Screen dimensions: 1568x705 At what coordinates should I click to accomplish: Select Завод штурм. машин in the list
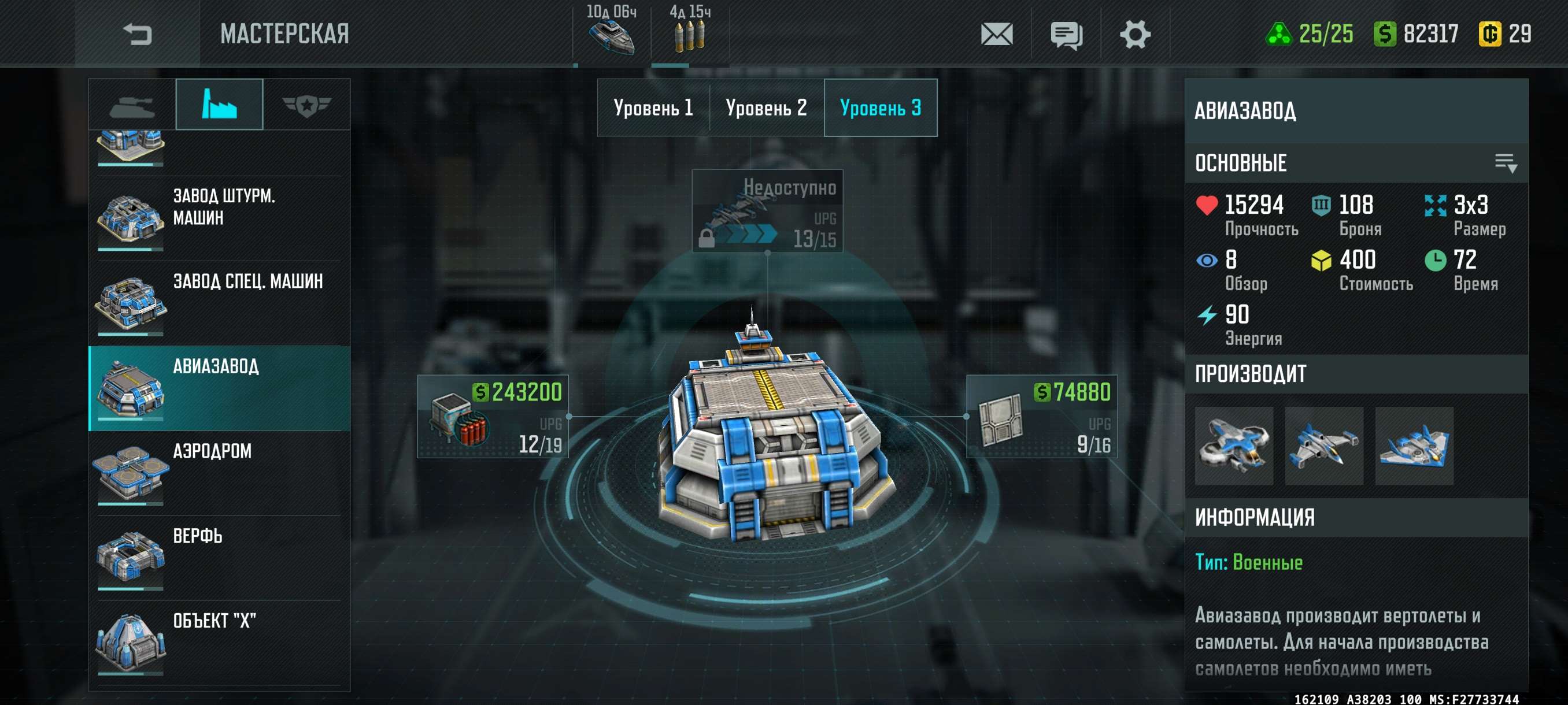[219, 219]
